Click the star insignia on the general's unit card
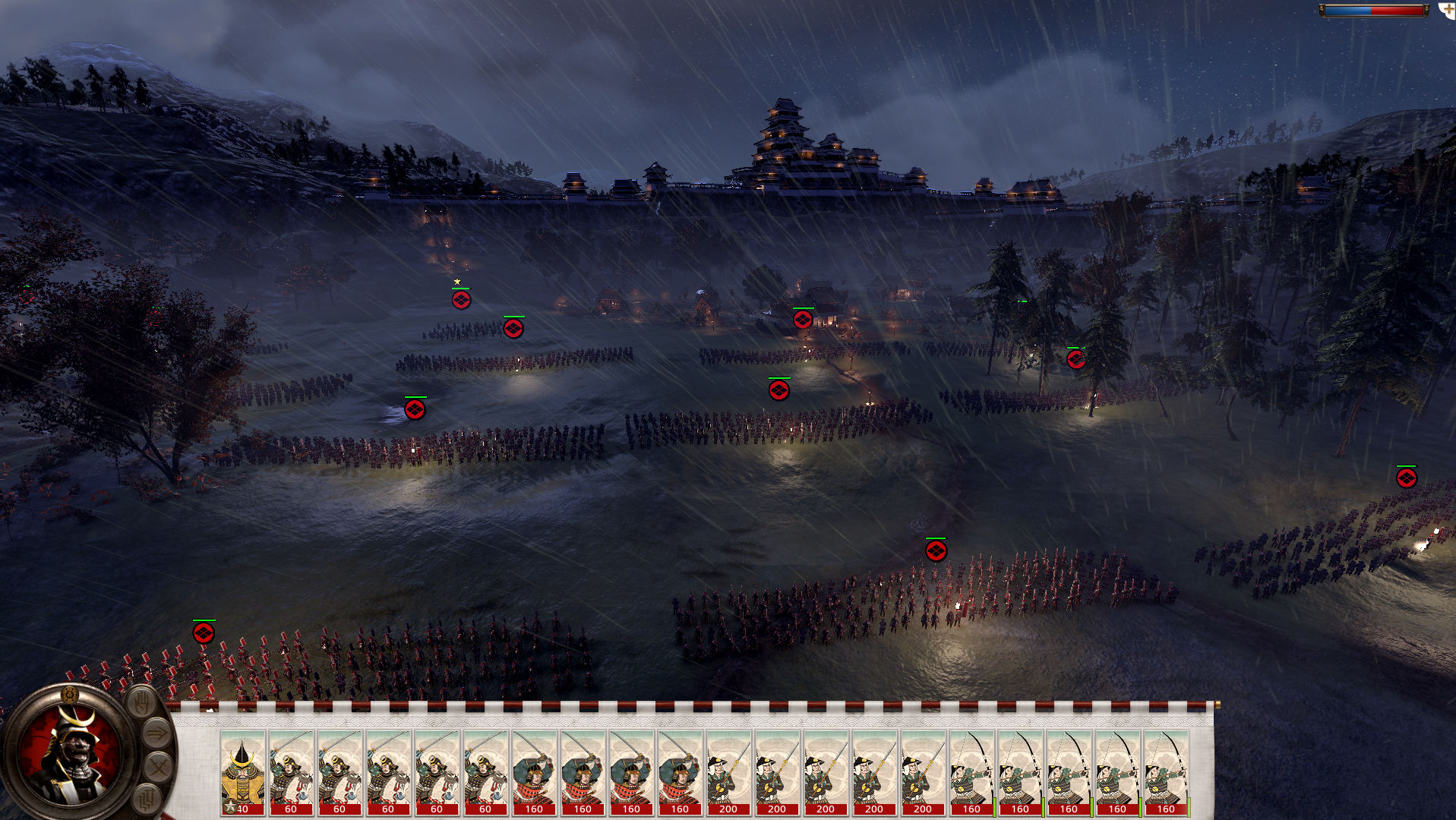Image resolution: width=1456 pixels, height=820 pixels. click(x=230, y=806)
